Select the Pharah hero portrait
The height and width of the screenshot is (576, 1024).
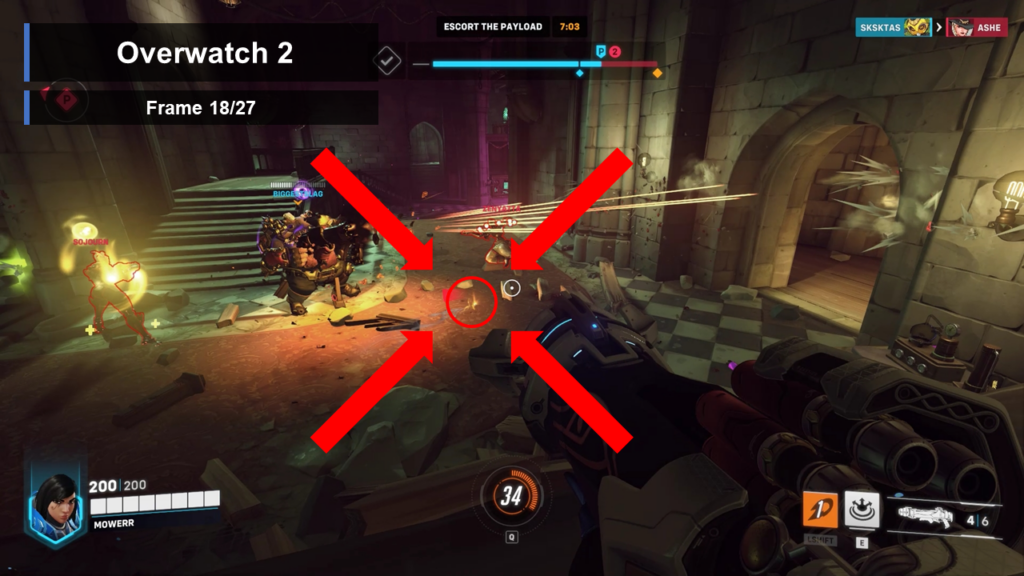click(x=56, y=503)
